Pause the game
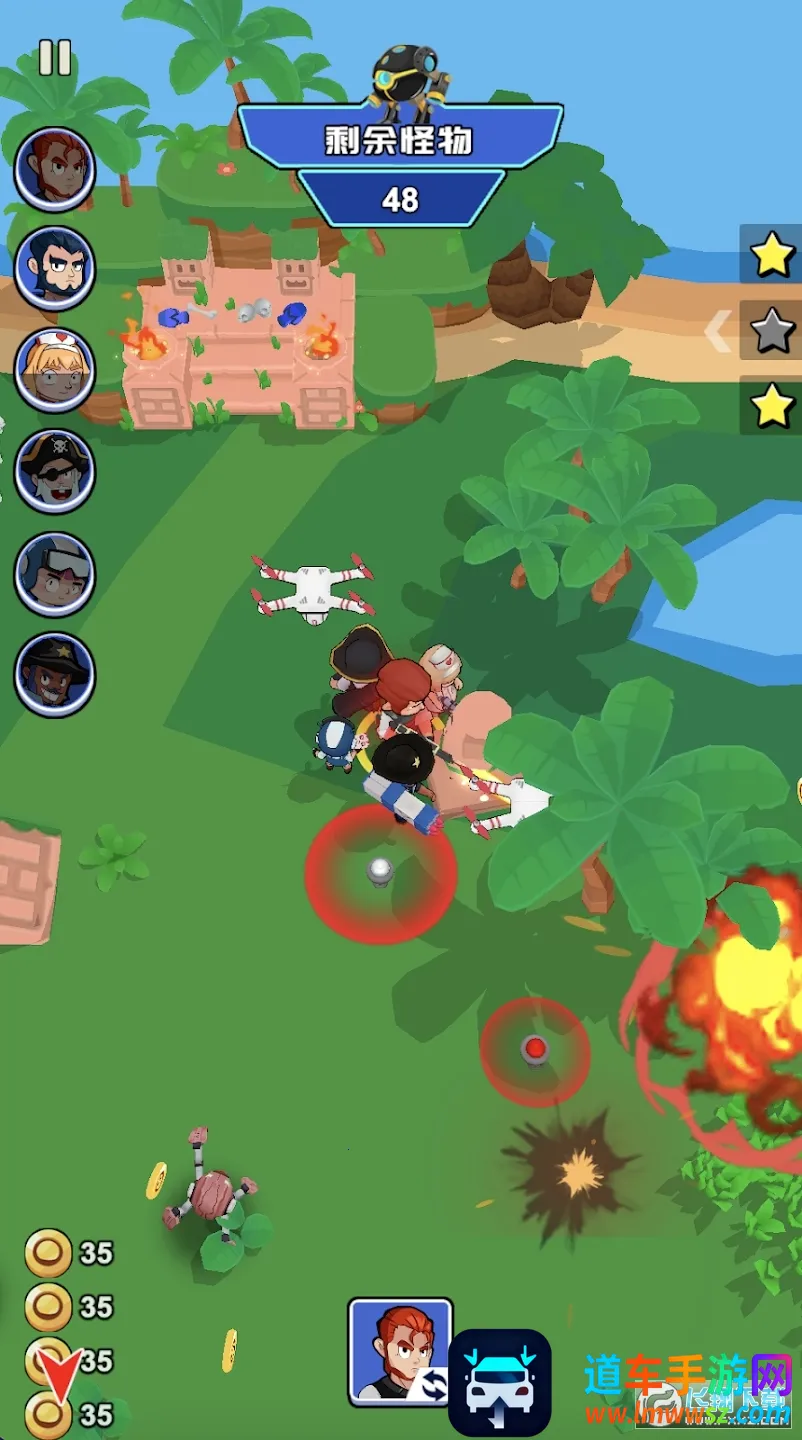 (x=55, y=58)
